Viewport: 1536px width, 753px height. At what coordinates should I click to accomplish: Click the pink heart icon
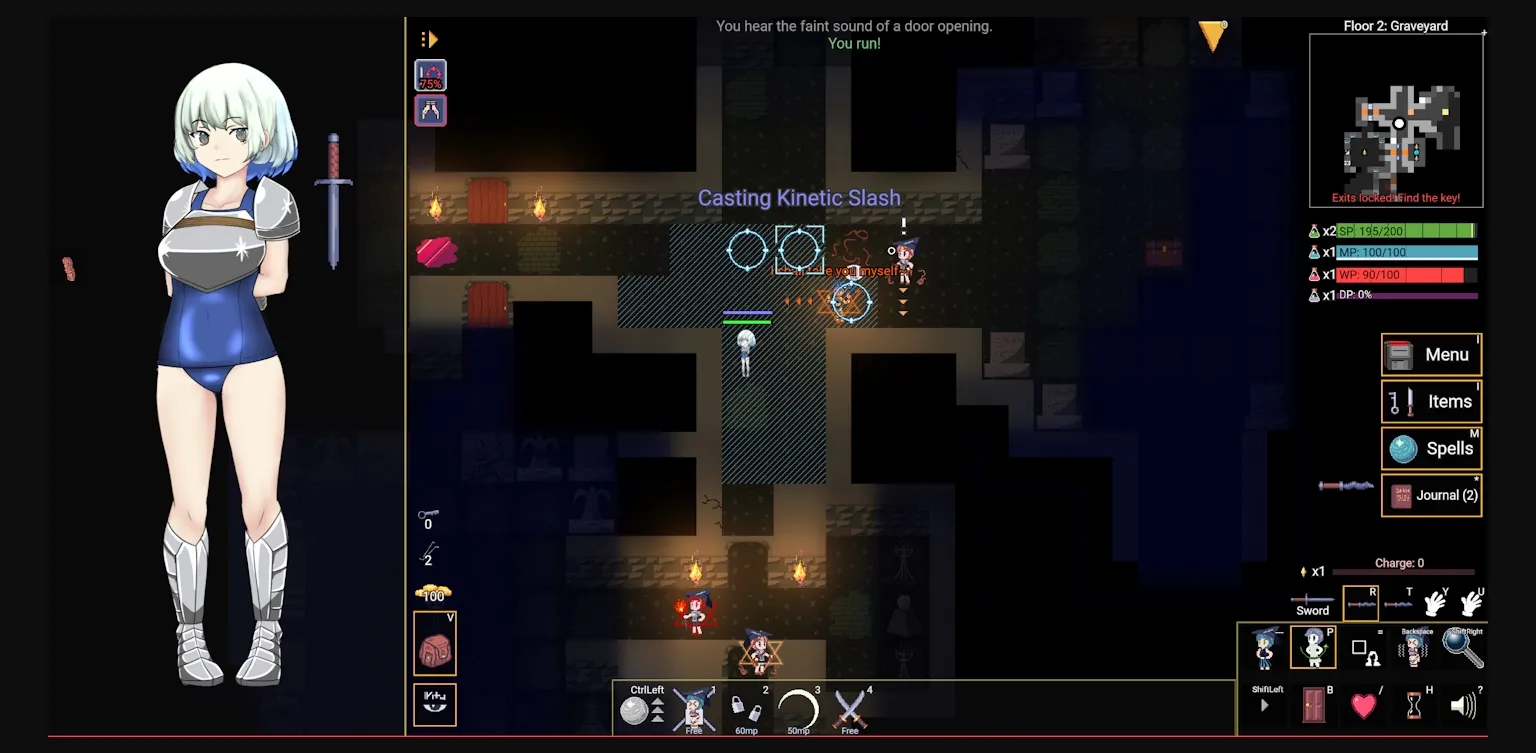[1364, 706]
